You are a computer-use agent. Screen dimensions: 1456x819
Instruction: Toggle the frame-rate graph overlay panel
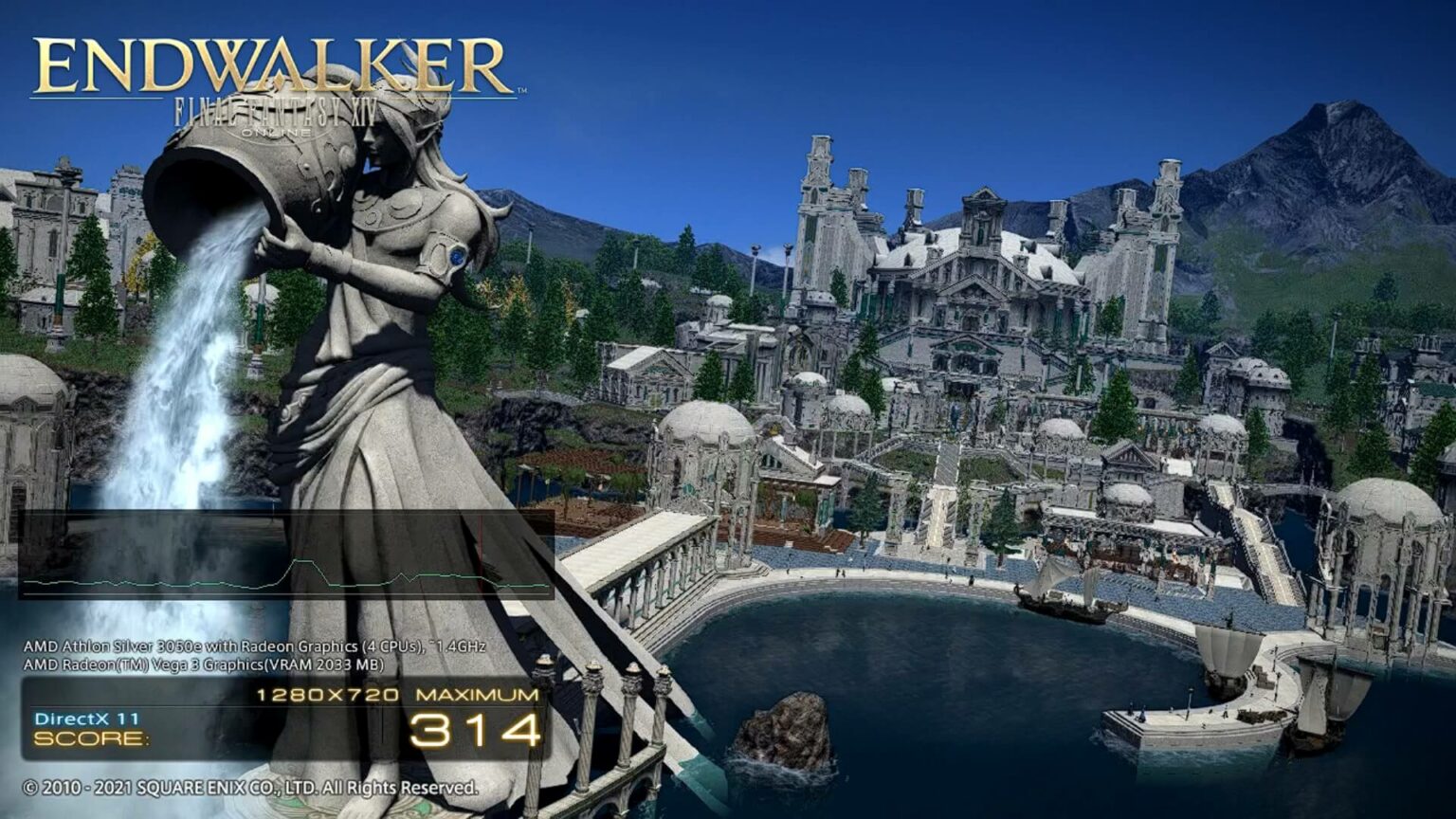284,555
